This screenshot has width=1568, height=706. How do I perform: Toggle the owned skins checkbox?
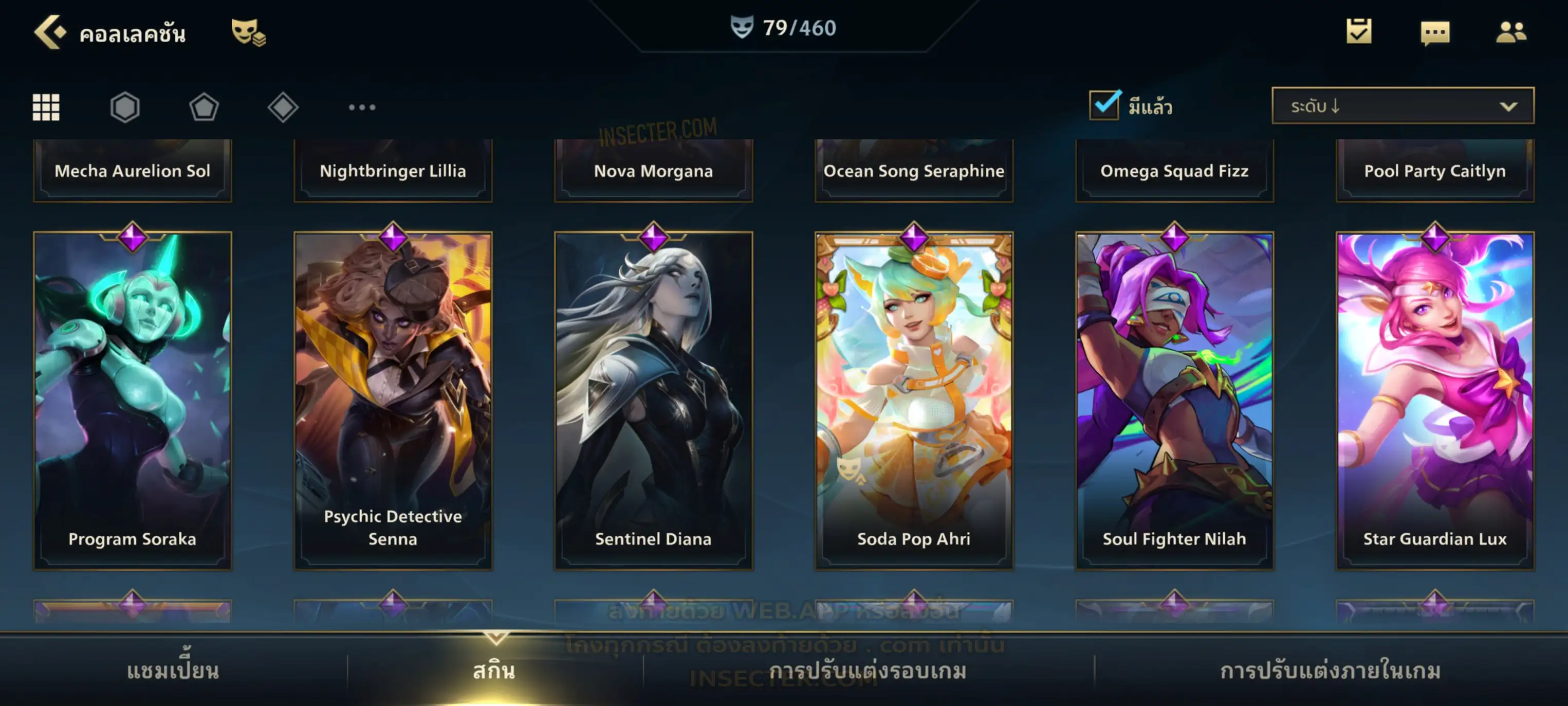click(x=1104, y=105)
